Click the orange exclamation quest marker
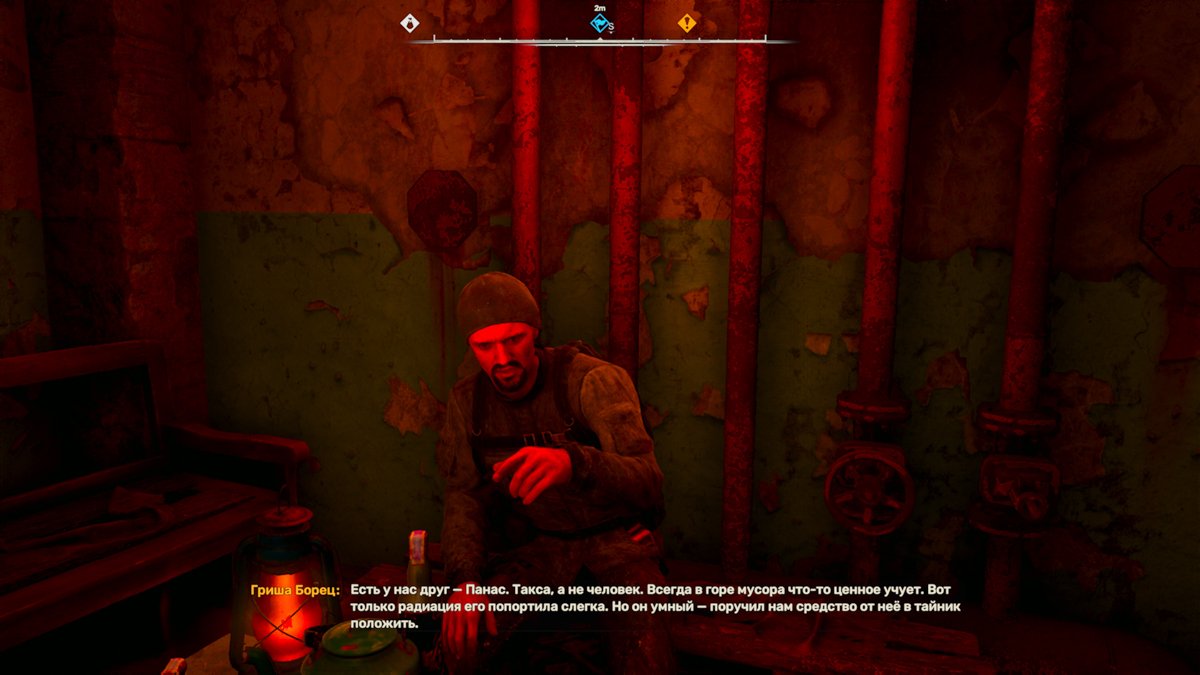The image size is (1200, 675). click(687, 23)
